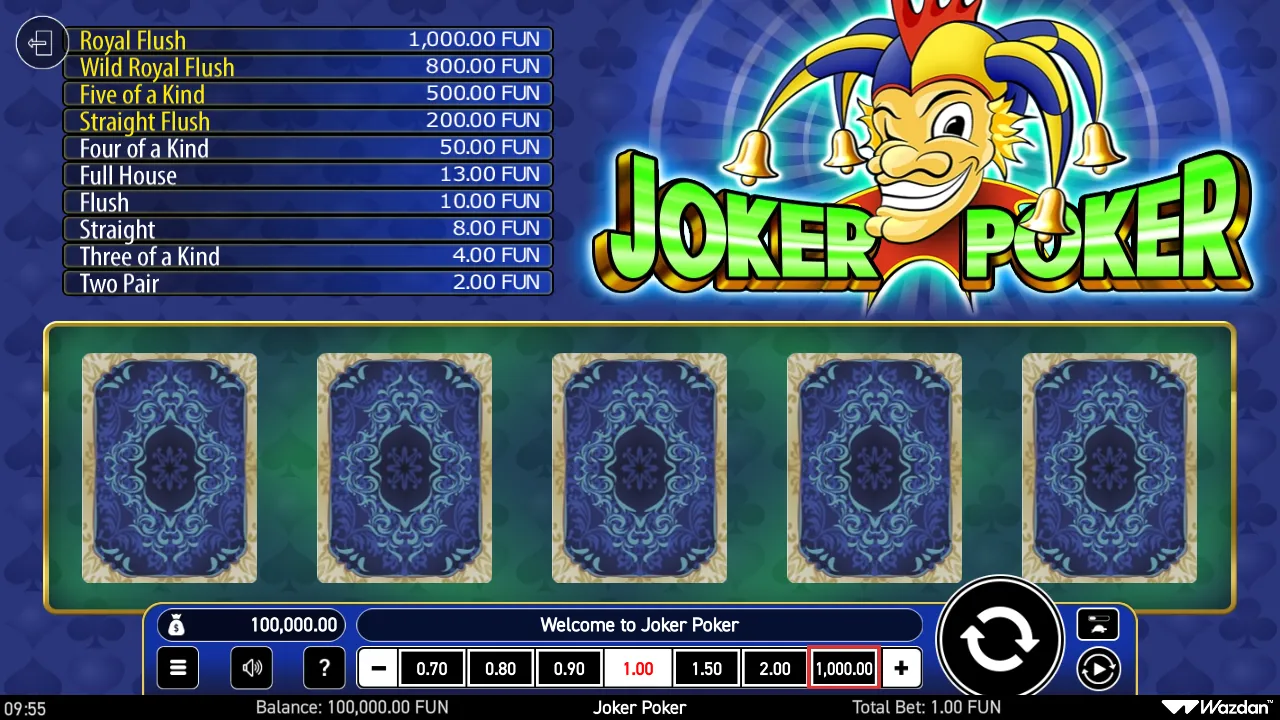This screenshot has width=1280, height=720.
Task: Select the 0.70 bet amount
Action: point(432,668)
